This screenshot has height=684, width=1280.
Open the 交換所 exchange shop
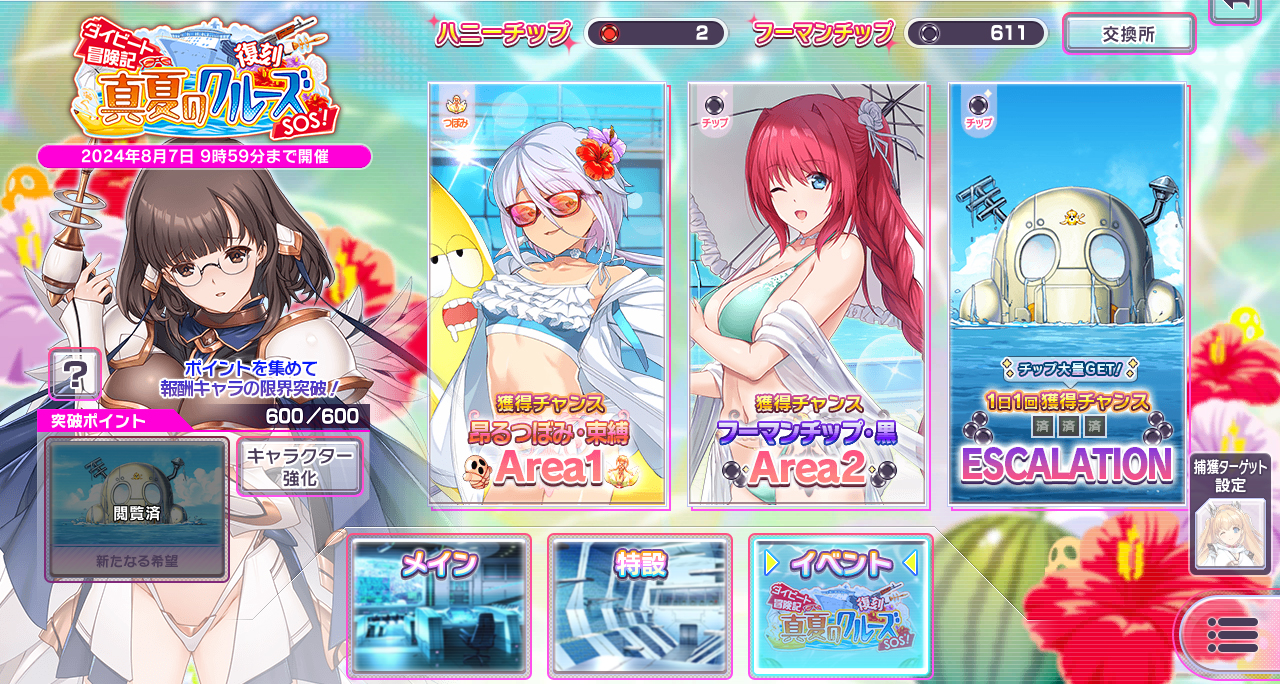point(1128,33)
